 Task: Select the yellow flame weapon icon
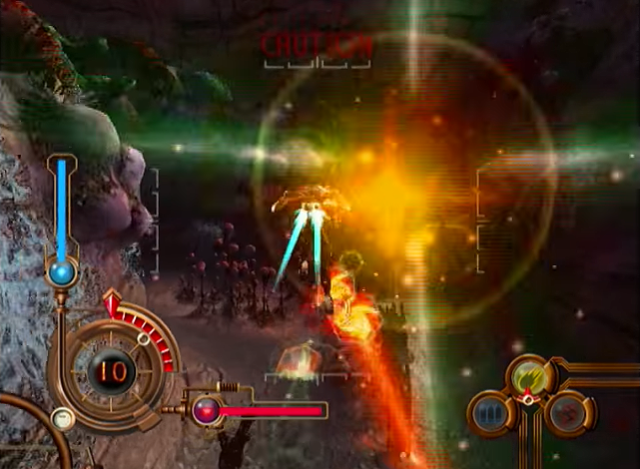click(528, 376)
